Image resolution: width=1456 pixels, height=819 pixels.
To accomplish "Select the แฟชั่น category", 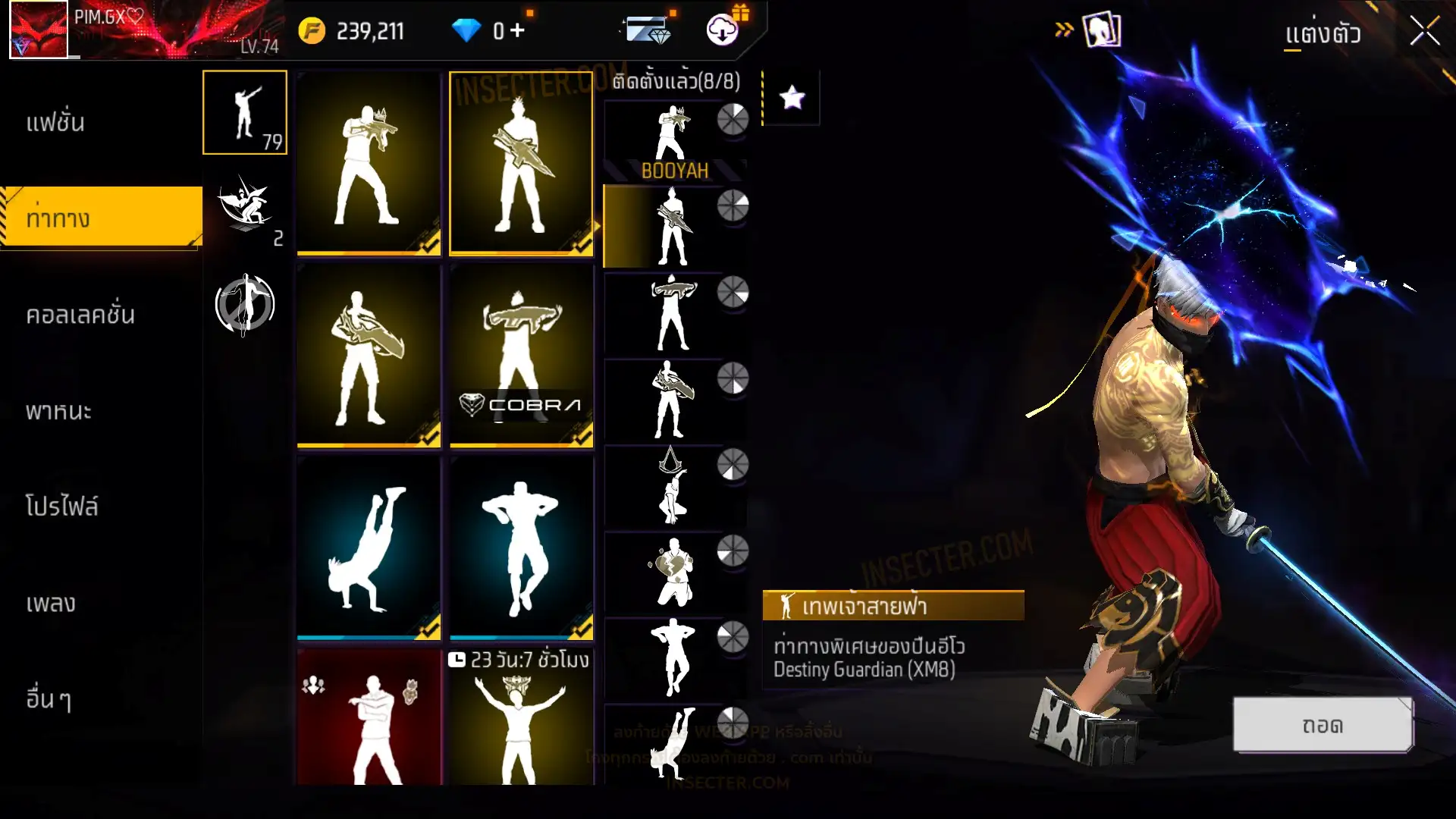I will tap(55, 122).
